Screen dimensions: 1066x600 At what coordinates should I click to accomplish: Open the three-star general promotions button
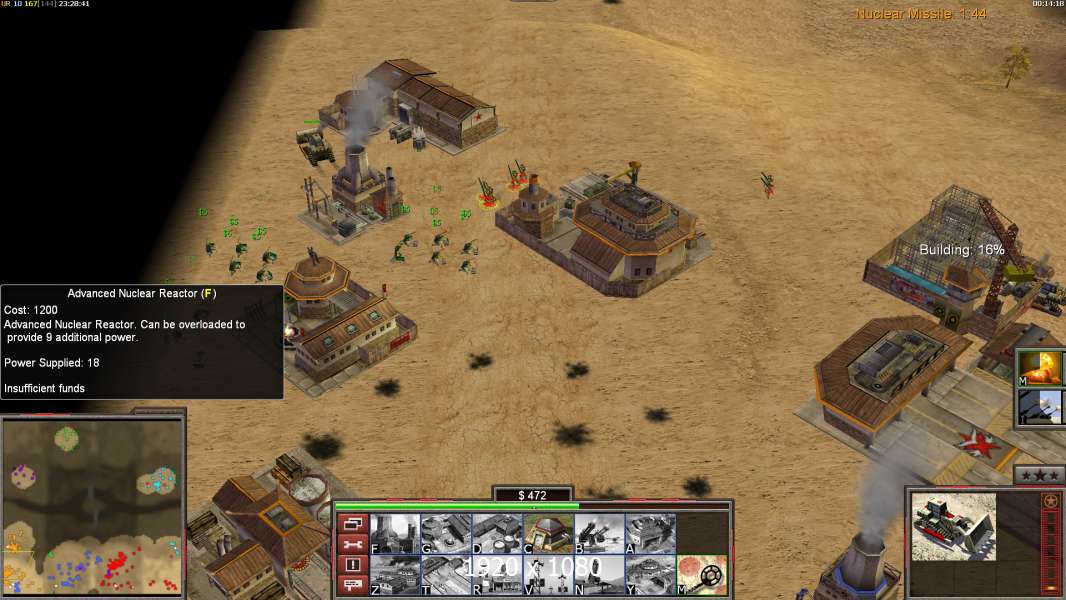(1038, 474)
